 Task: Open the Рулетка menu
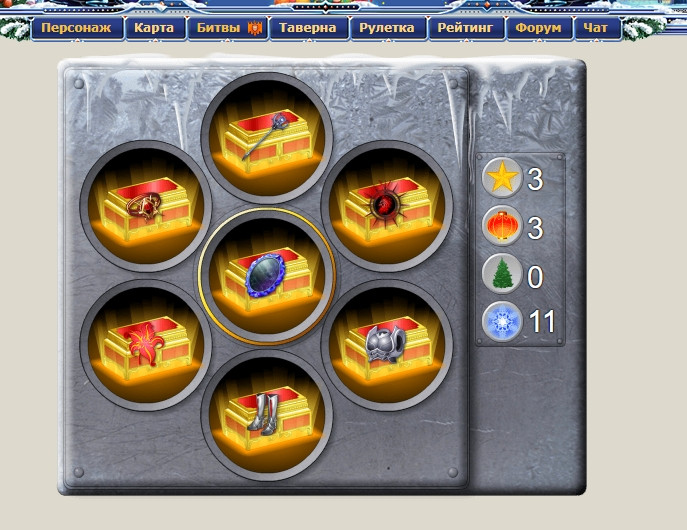point(386,28)
